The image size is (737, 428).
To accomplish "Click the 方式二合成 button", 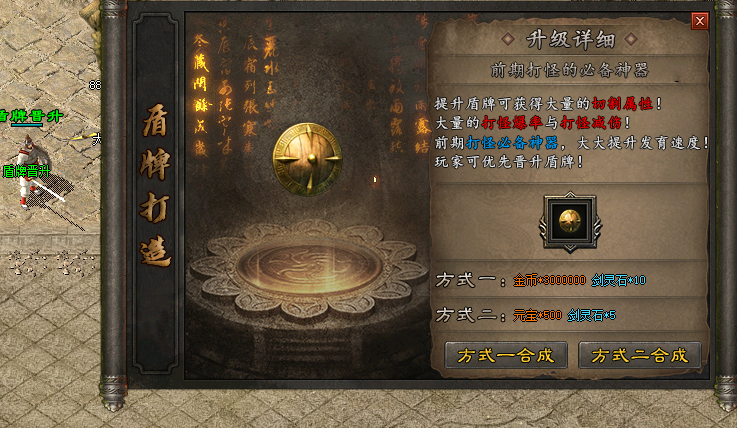I will click(x=640, y=355).
